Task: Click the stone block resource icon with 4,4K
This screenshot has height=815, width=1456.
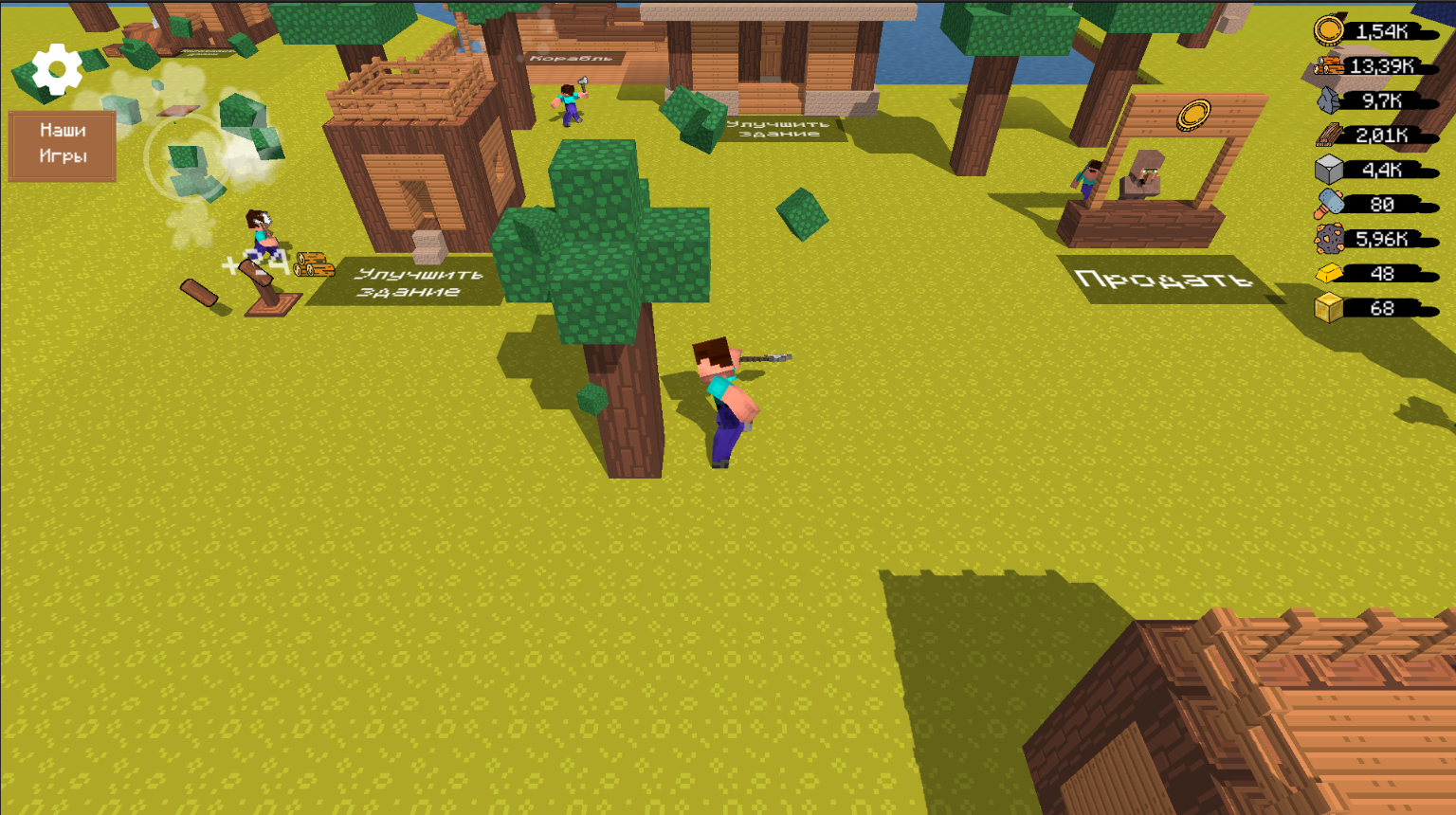Action: point(1331,171)
